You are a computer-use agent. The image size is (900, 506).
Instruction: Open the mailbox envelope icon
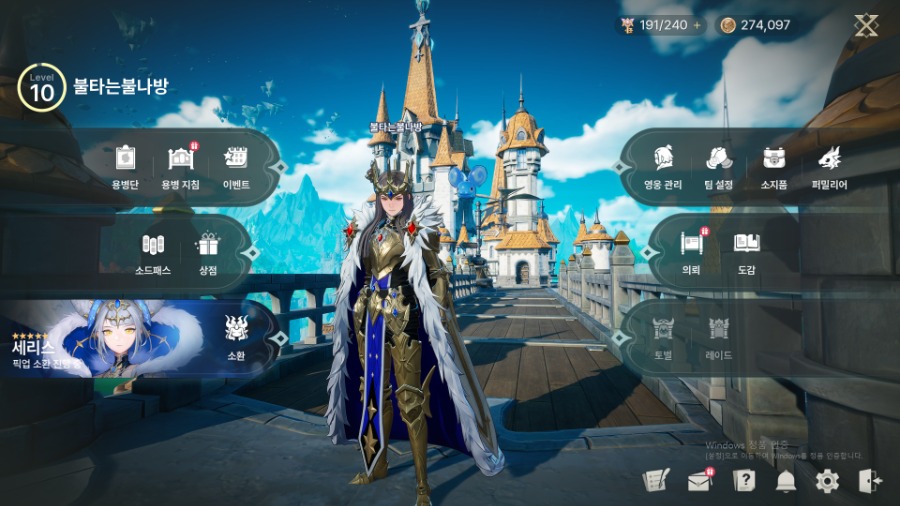(699, 481)
